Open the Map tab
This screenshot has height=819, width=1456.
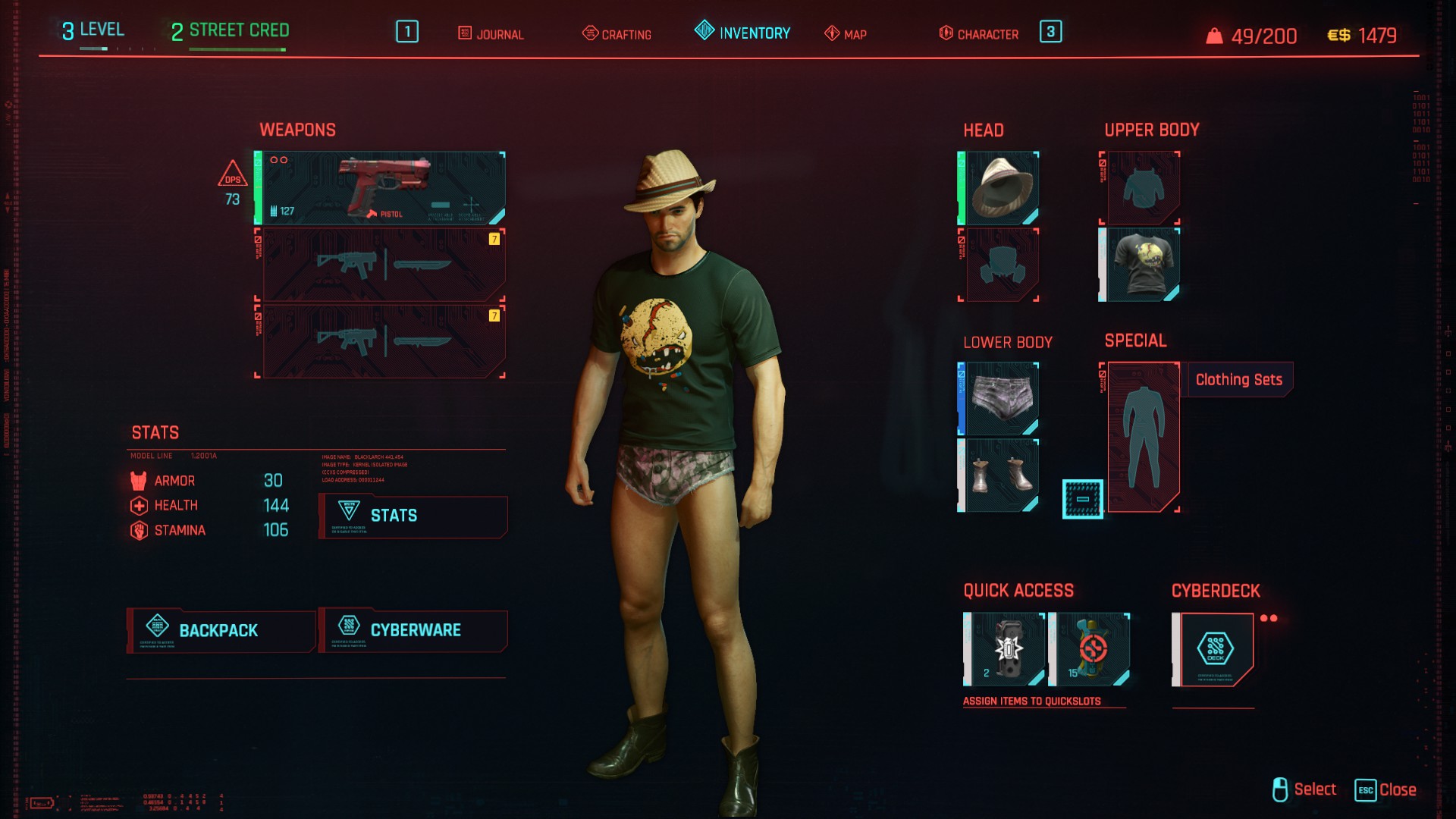tap(846, 34)
